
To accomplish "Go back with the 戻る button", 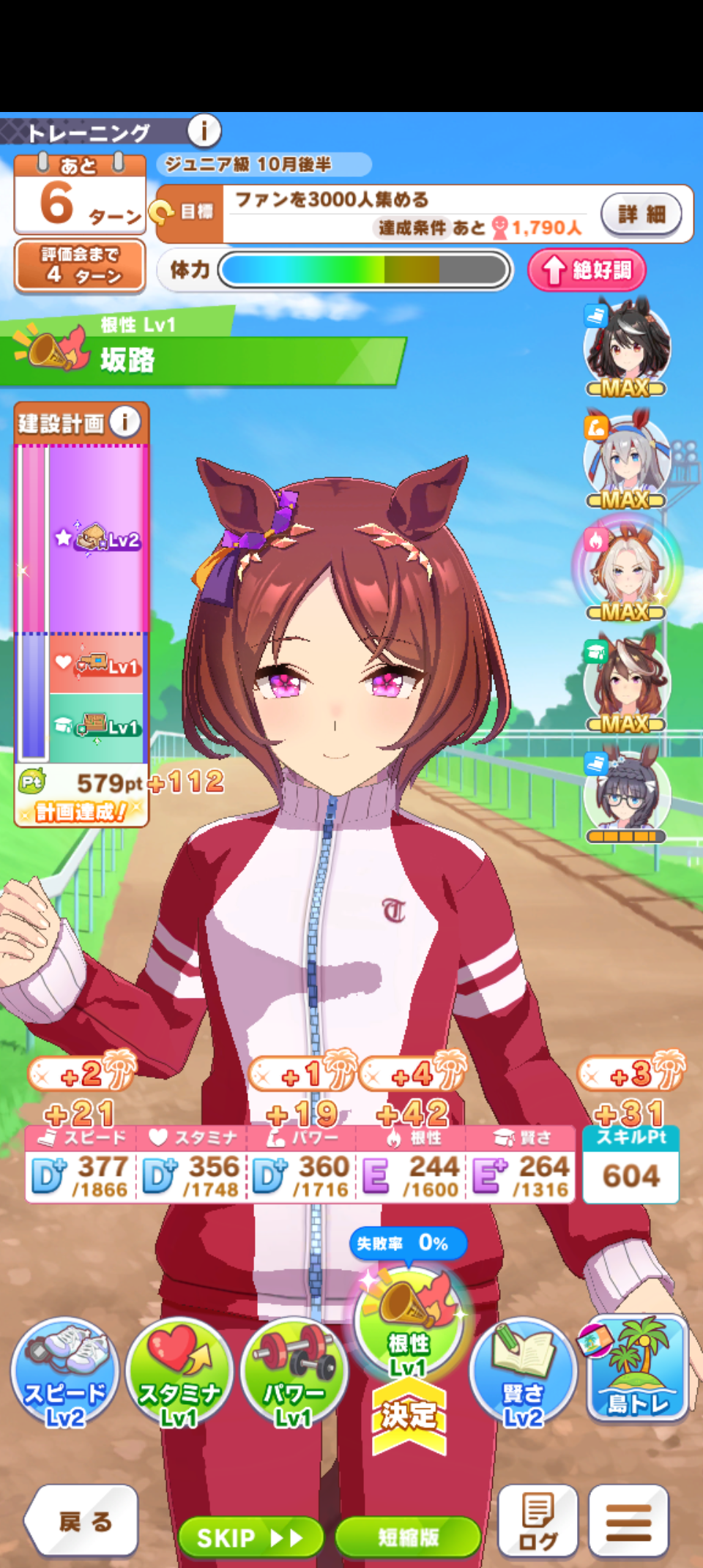I will (x=82, y=1521).
